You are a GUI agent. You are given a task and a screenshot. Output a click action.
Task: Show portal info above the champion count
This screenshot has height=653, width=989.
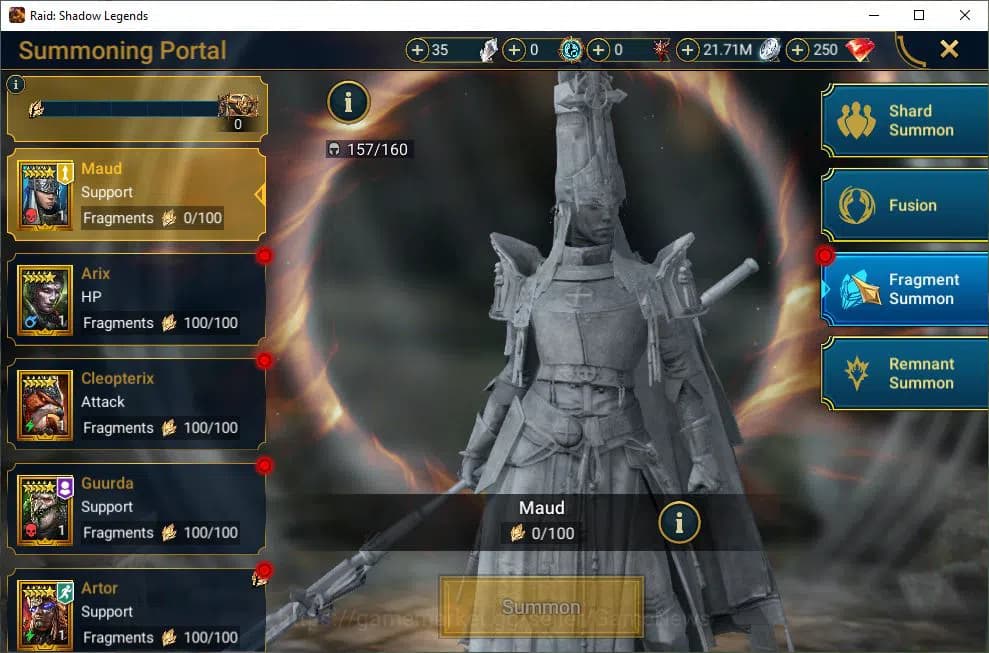[x=348, y=101]
